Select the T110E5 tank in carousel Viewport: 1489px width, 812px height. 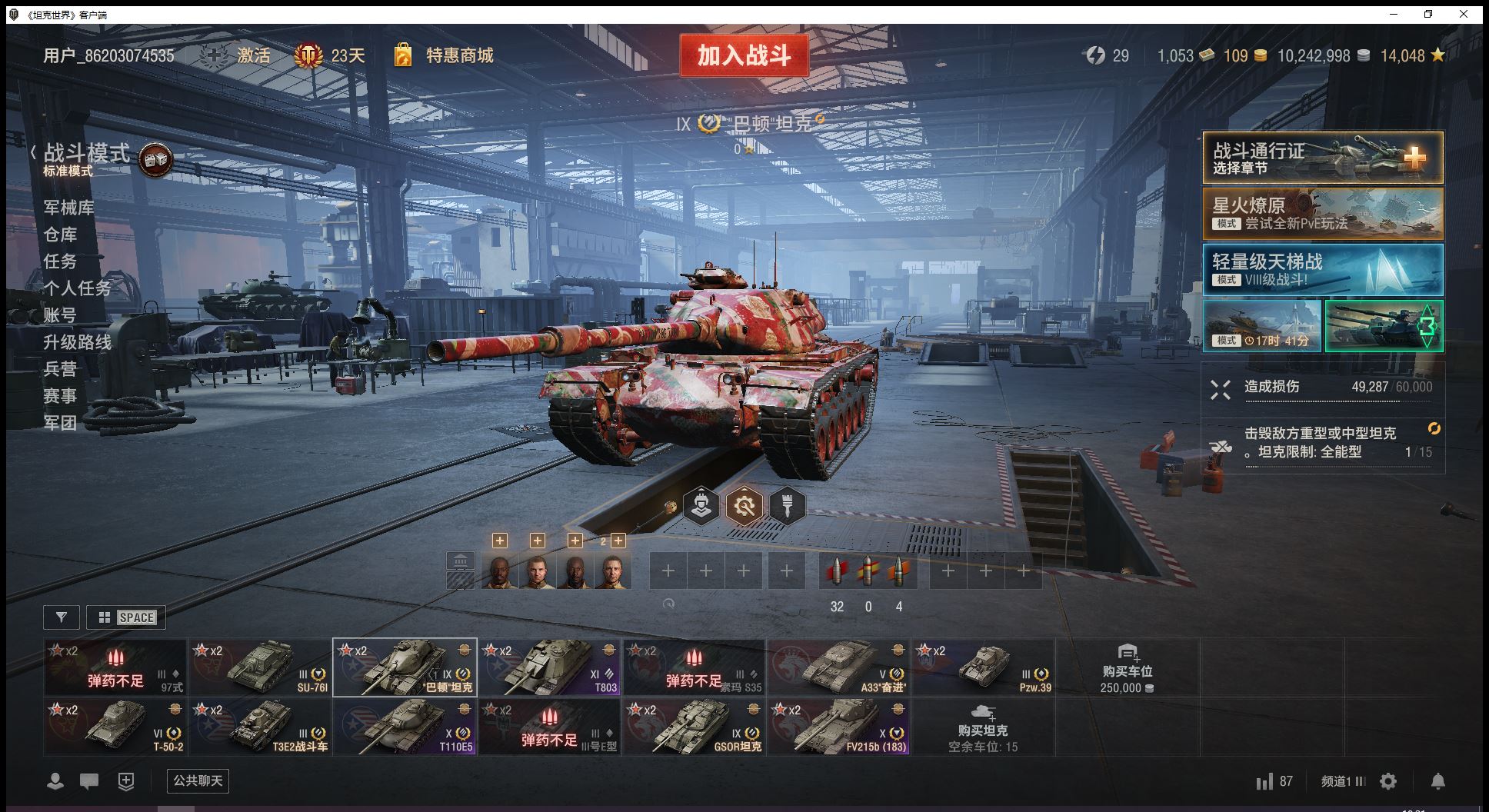point(405,727)
